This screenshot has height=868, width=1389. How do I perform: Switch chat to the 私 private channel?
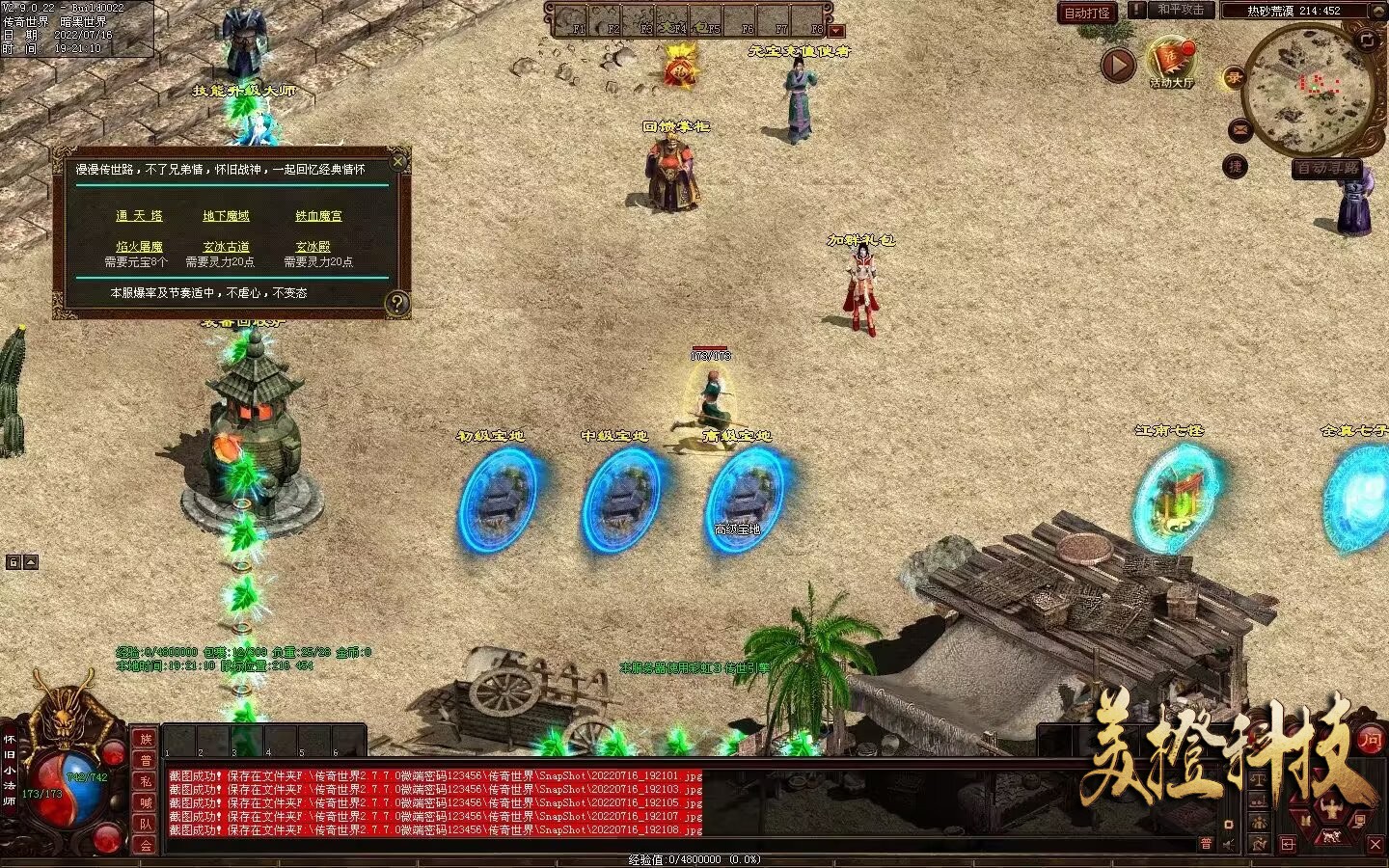pos(146,781)
